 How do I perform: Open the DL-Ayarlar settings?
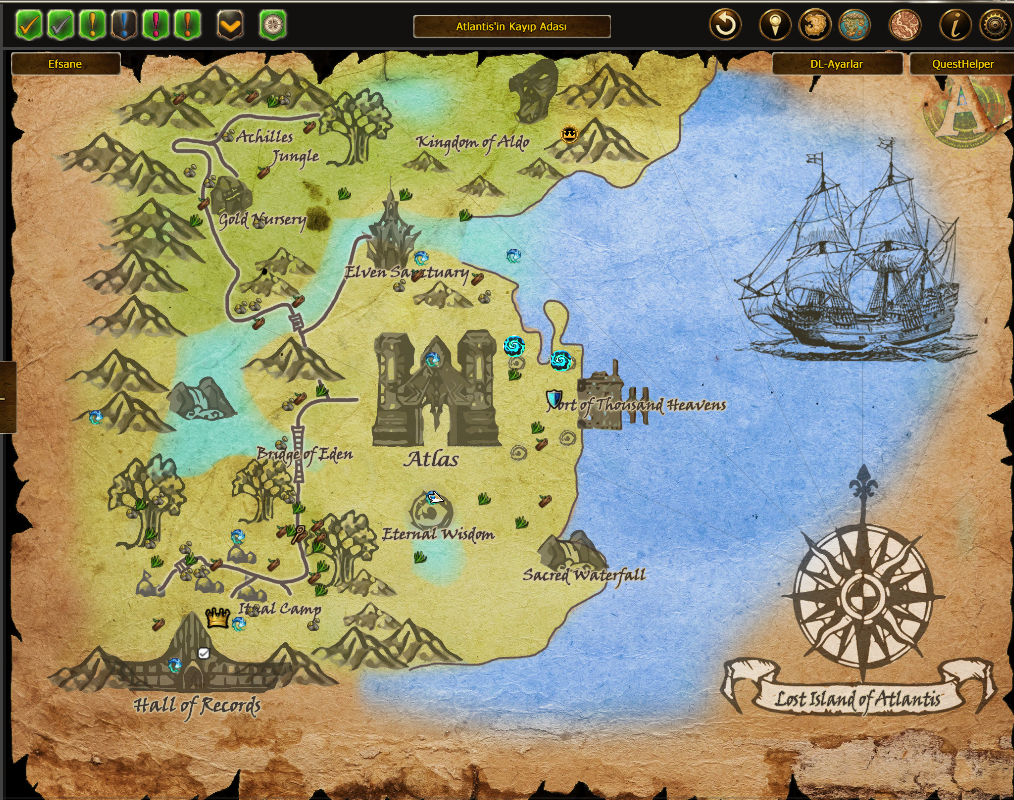coord(836,64)
